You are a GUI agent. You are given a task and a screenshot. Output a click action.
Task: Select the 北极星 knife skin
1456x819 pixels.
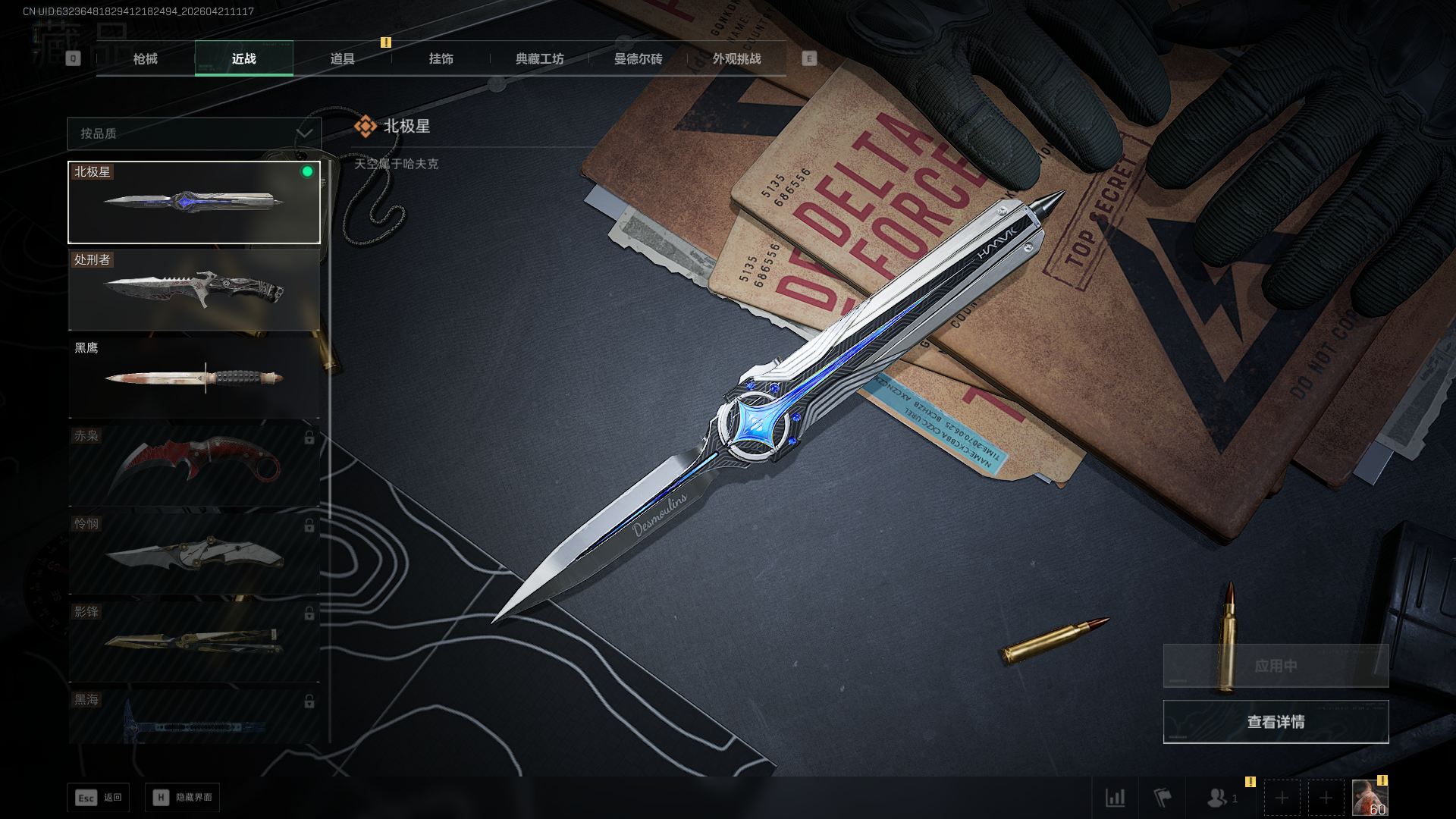(194, 202)
